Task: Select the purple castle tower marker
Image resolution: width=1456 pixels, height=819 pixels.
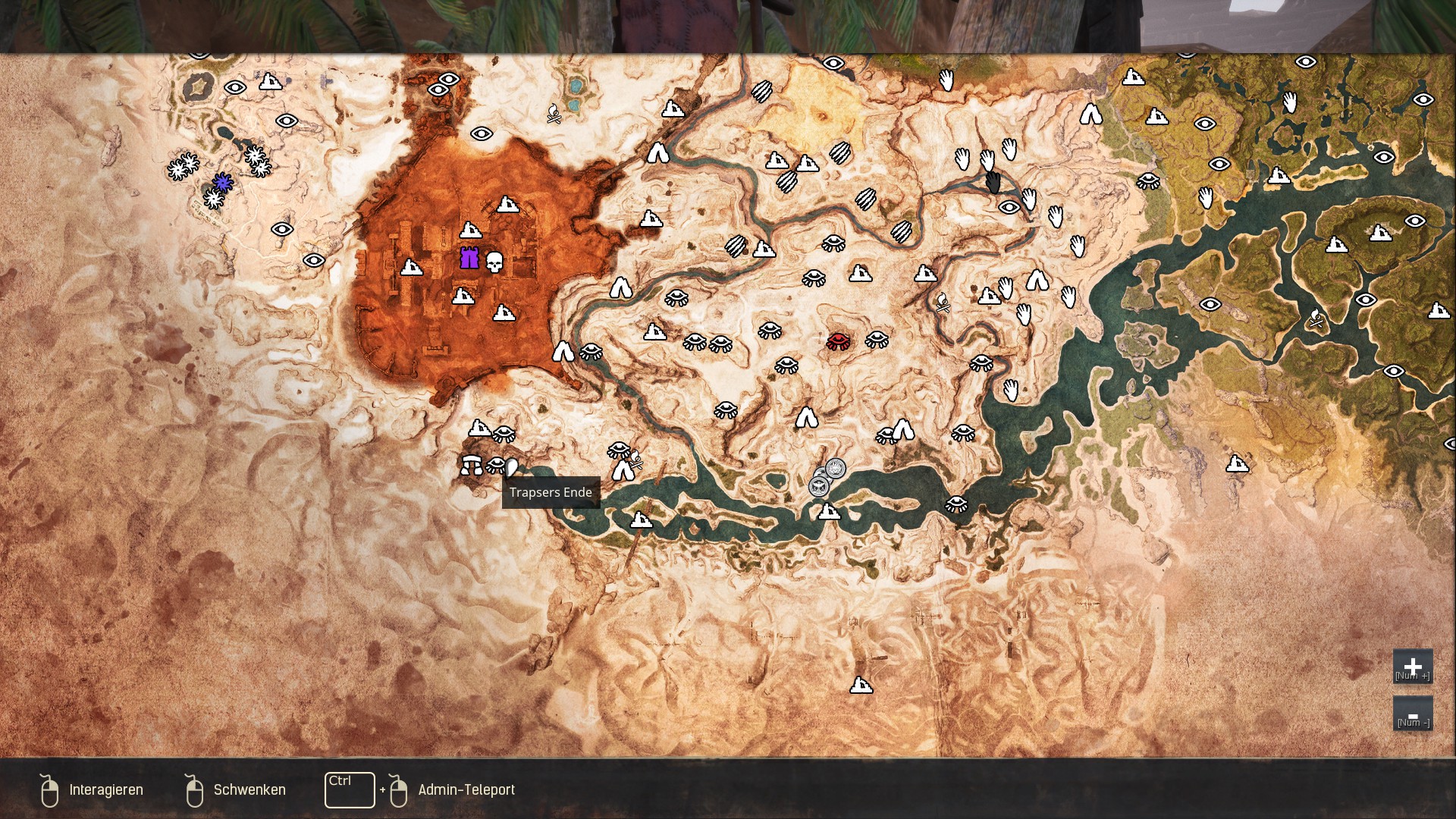Action: coord(469,259)
